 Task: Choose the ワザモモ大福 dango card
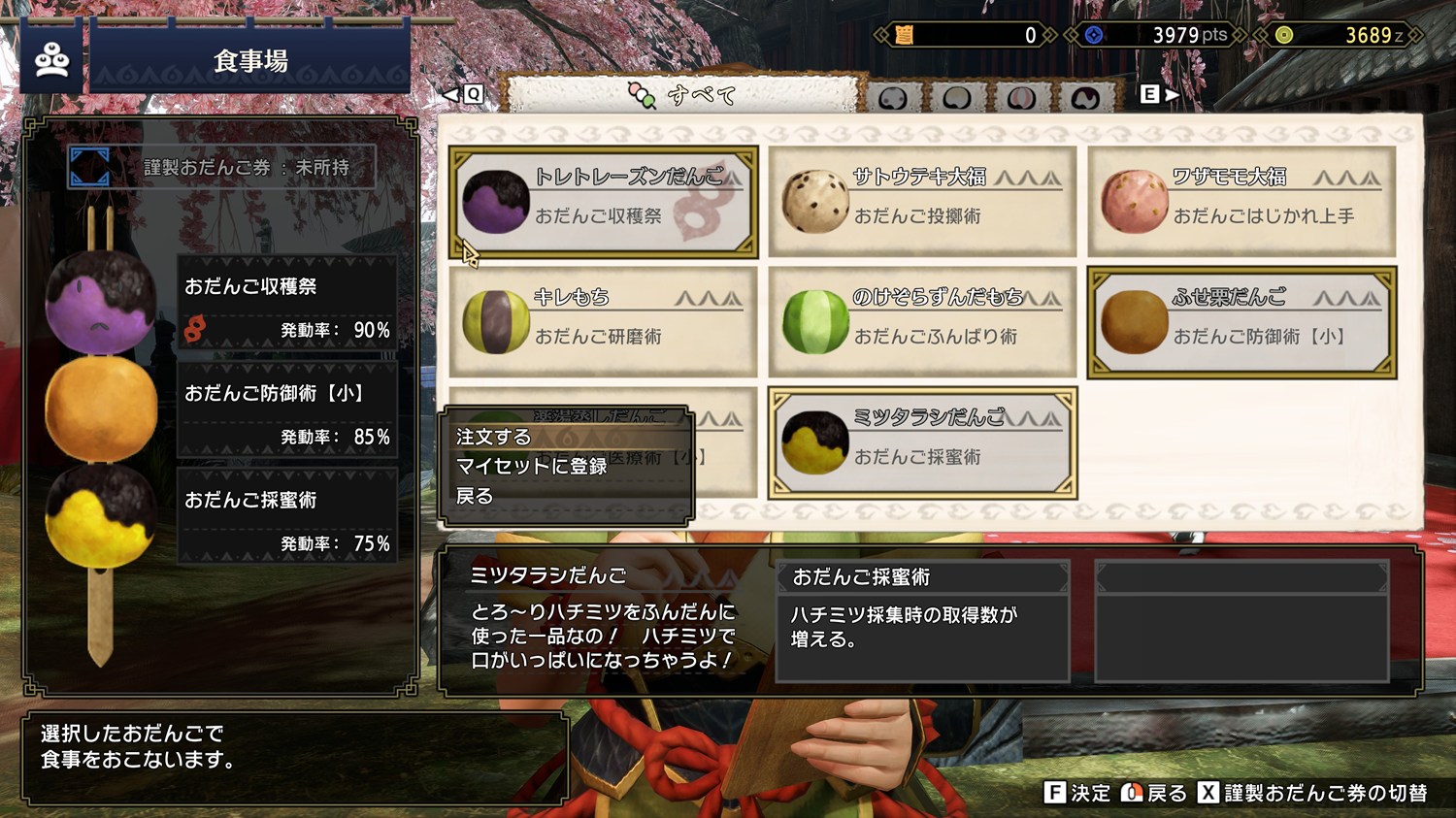[1241, 202]
